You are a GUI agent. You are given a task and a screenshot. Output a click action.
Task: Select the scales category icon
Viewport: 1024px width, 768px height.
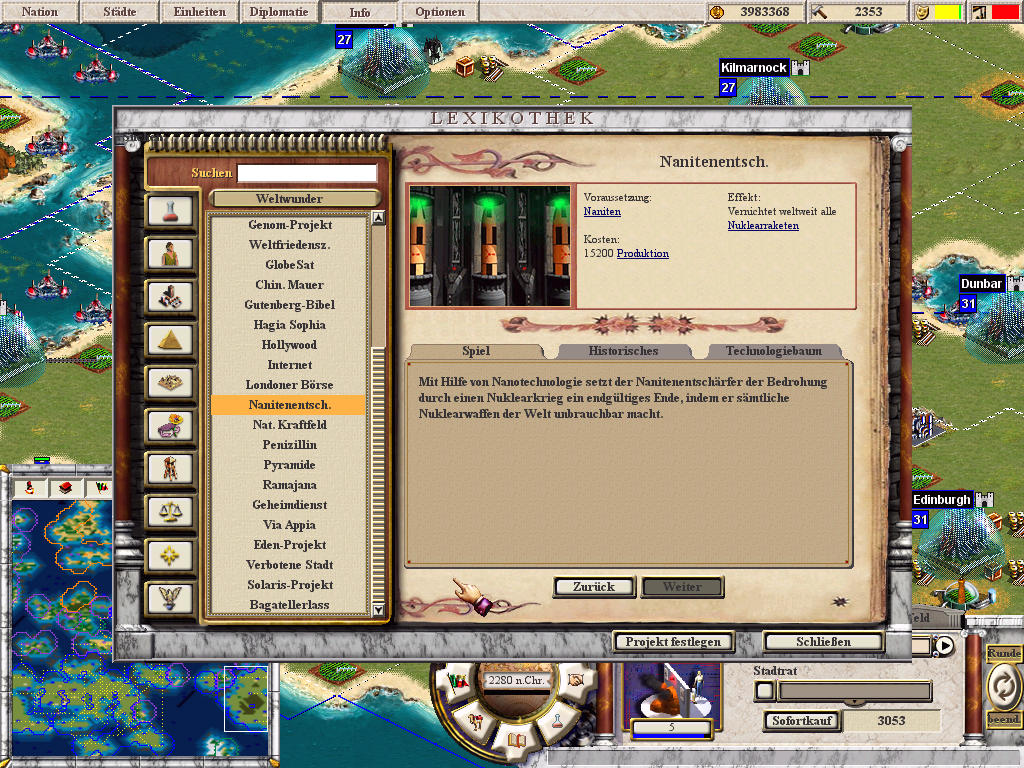(x=169, y=512)
